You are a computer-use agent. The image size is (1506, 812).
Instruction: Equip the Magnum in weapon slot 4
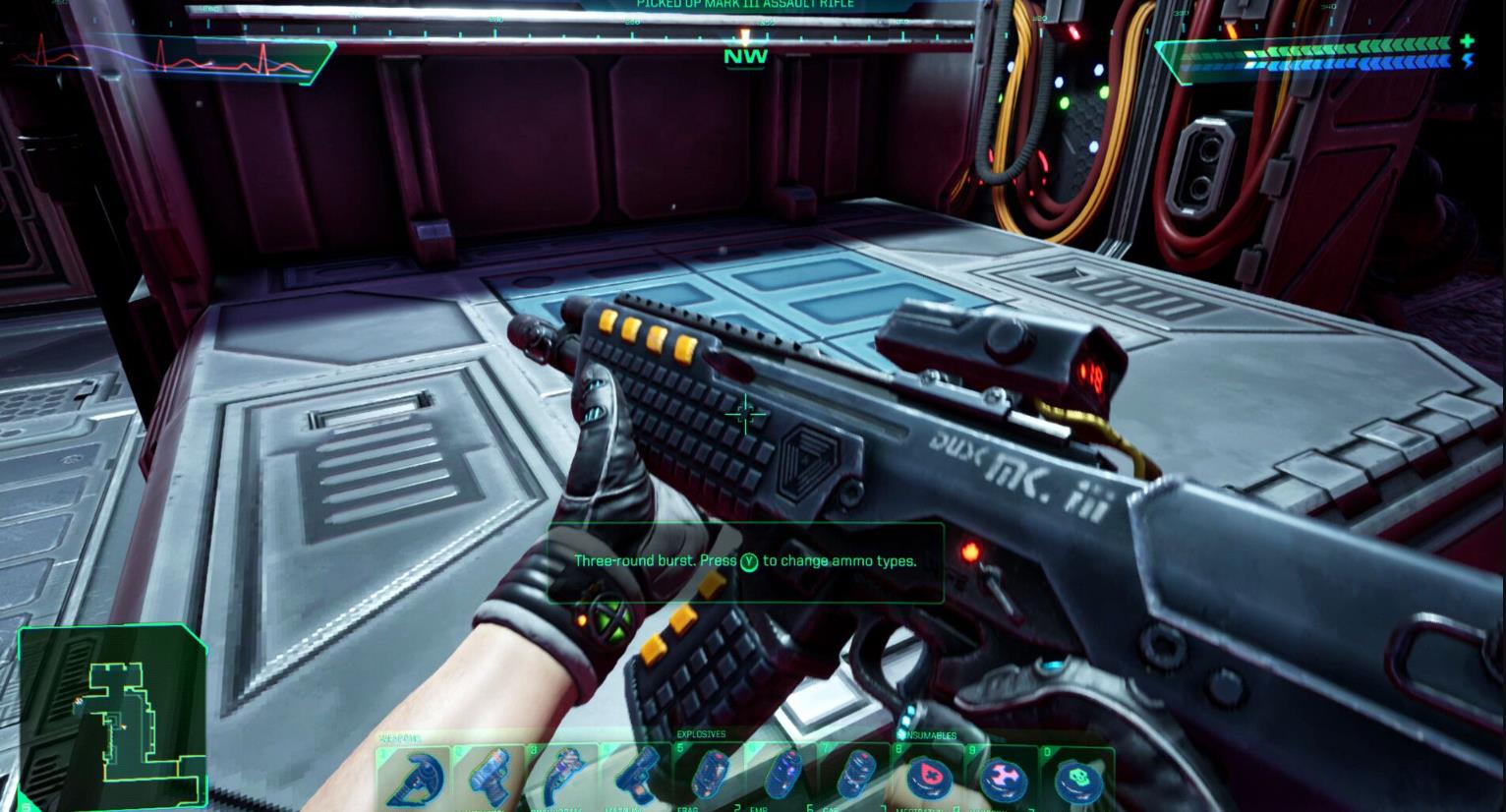pos(641,777)
